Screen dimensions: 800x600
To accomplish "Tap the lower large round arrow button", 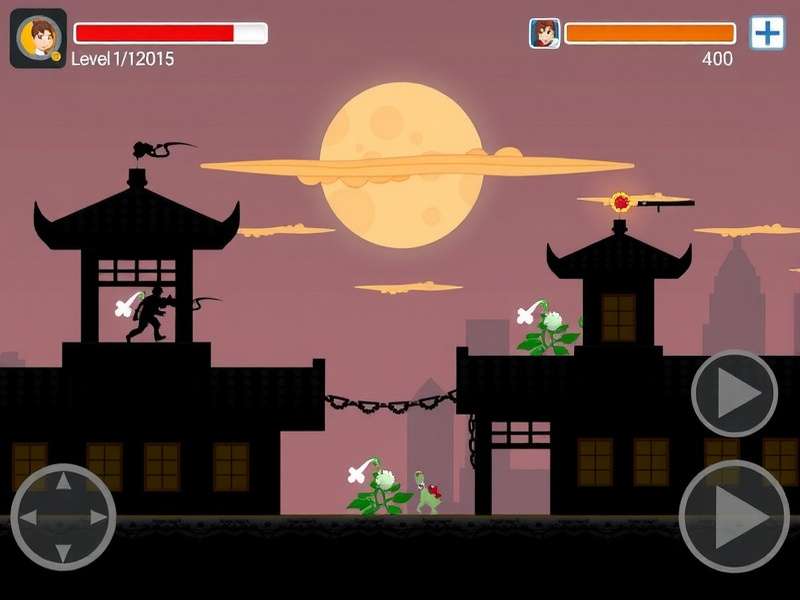I will [x=734, y=516].
